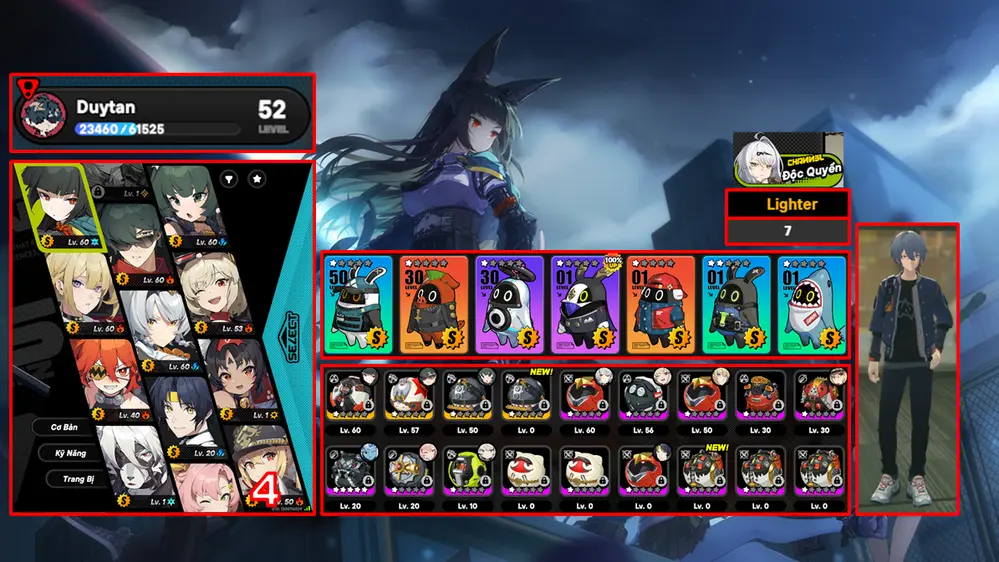The width and height of the screenshot is (999, 562).
Task: Select the Bangboo card marked 100% UP
Action: pos(584,304)
